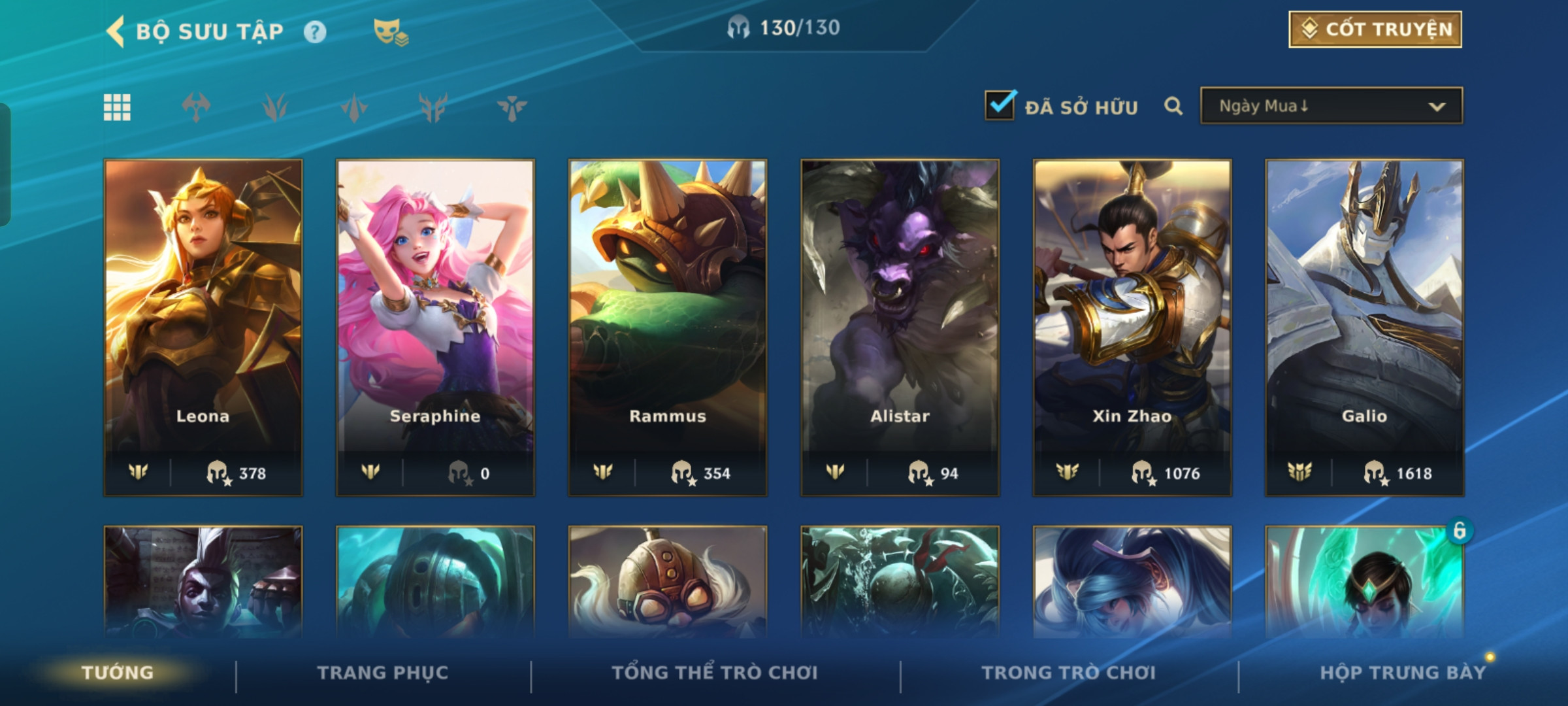
Task: Open the champion search magnifier
Action: tap(1173, 106)
